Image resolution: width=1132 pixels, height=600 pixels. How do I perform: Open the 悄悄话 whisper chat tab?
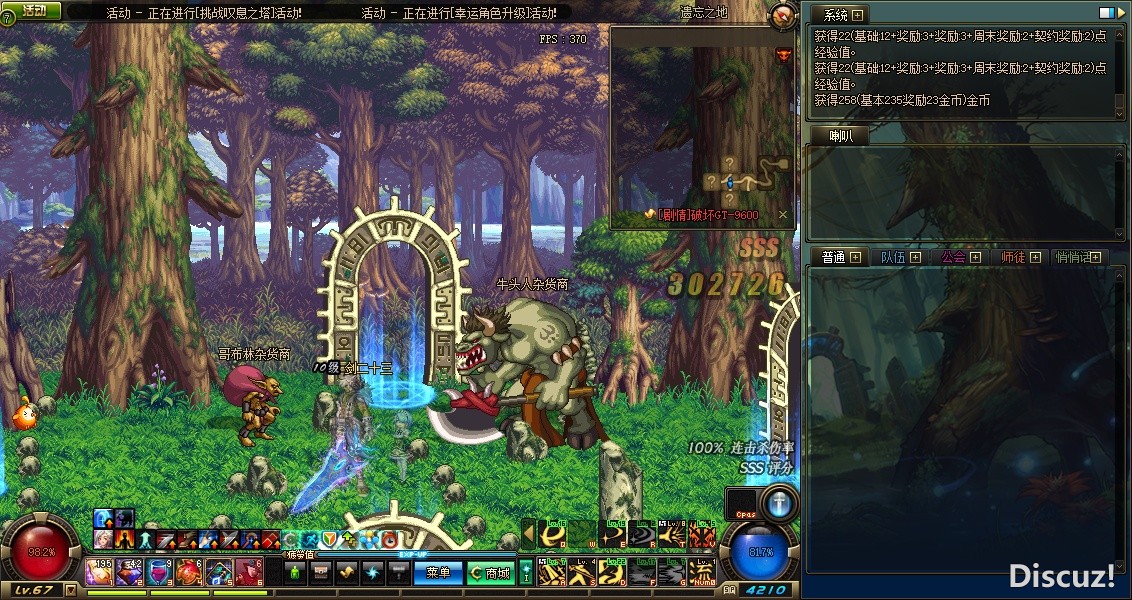(x=1073, y=257)
